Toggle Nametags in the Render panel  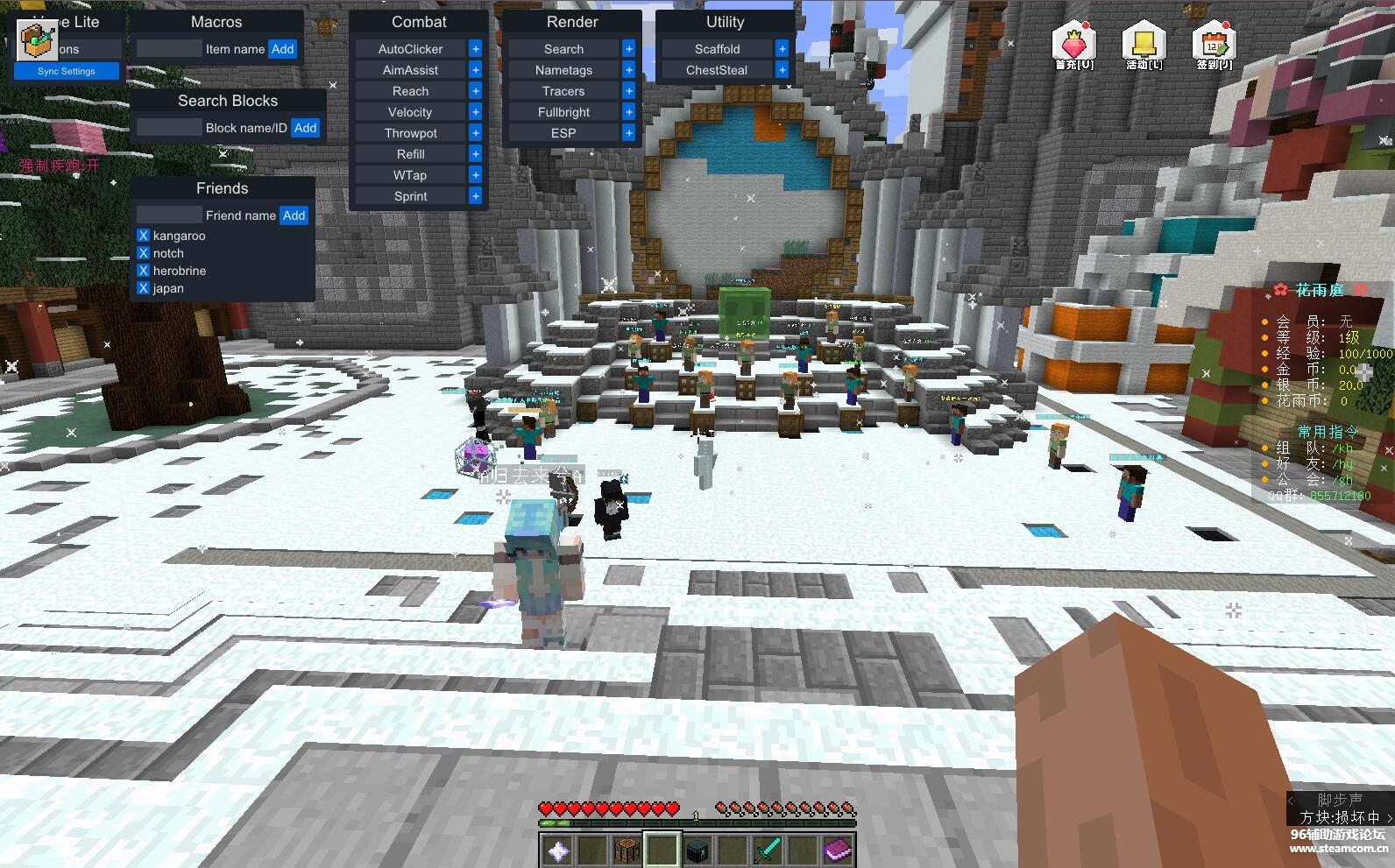click(x=563, y=70)
